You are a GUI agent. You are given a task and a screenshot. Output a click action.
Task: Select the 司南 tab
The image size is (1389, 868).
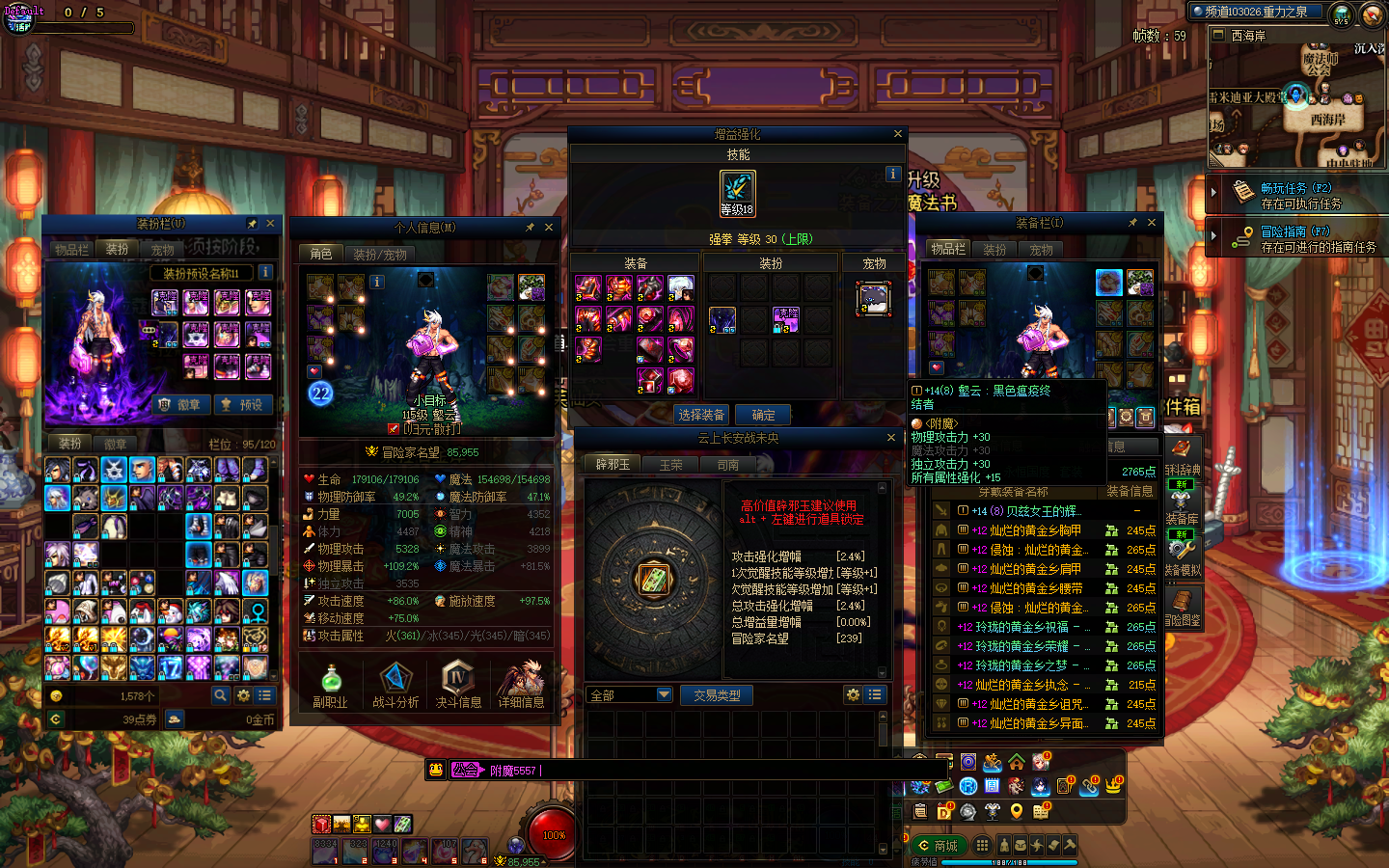point(728,465)
